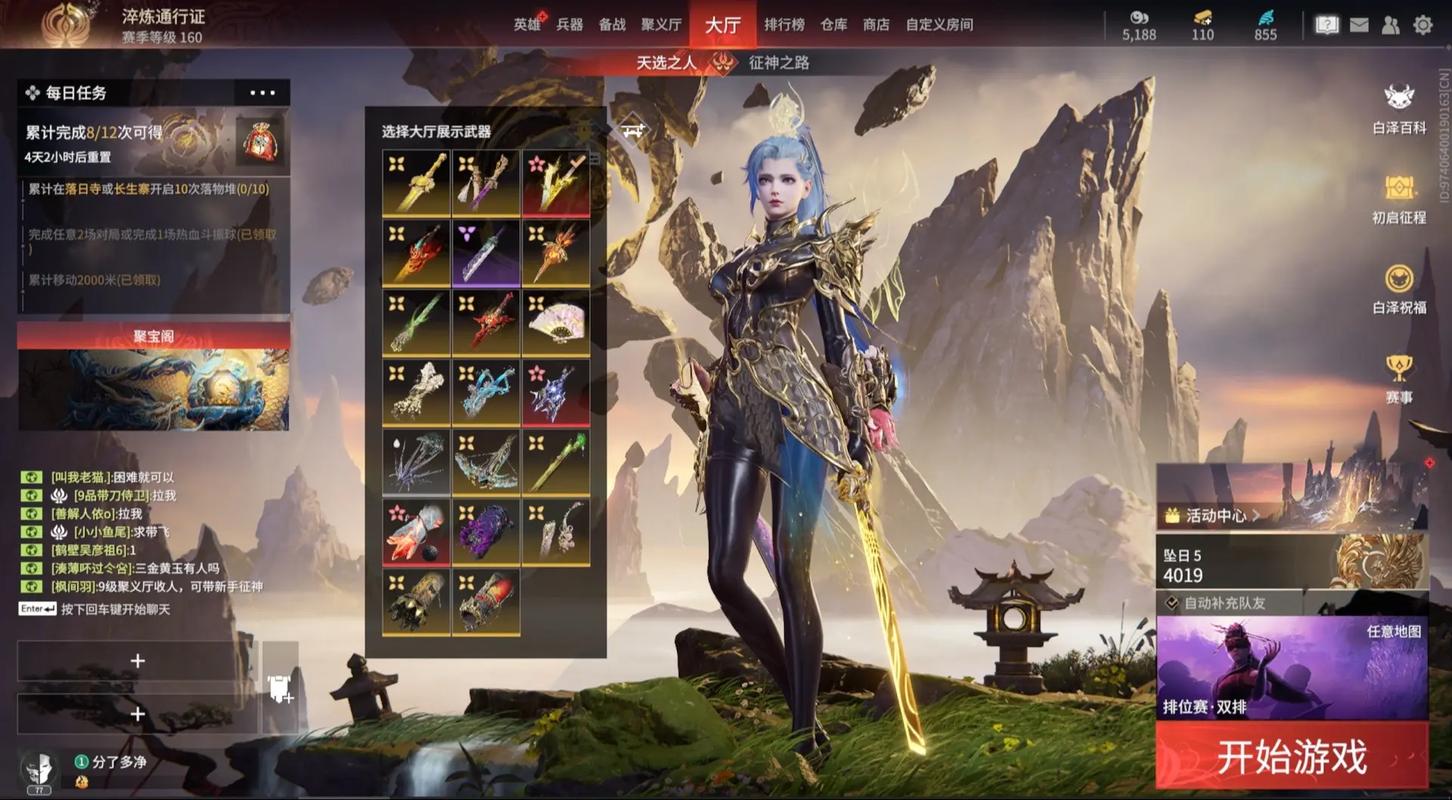1452x800 pixels.
Task: Open the 赛事 tournament trophy icon
Action: coord(1399,377)
